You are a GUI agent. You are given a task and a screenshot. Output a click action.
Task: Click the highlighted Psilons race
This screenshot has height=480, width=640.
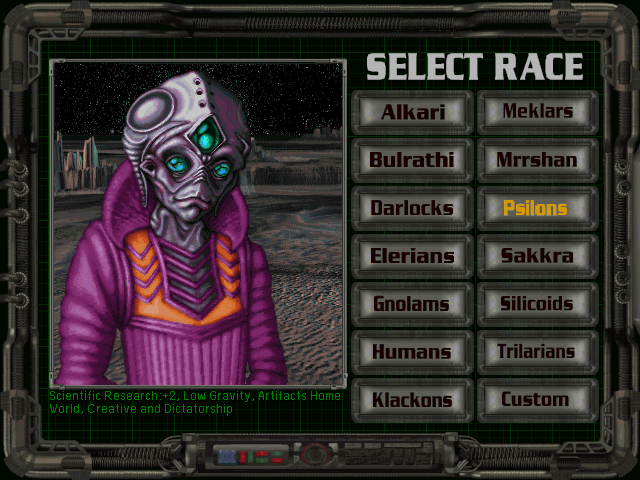[536, 208]
